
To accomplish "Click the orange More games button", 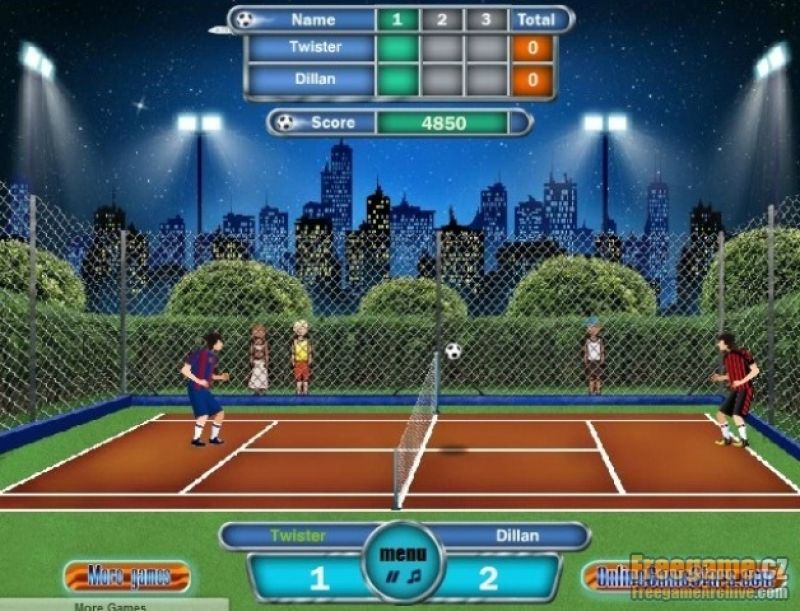I will [x=126, y=576].
